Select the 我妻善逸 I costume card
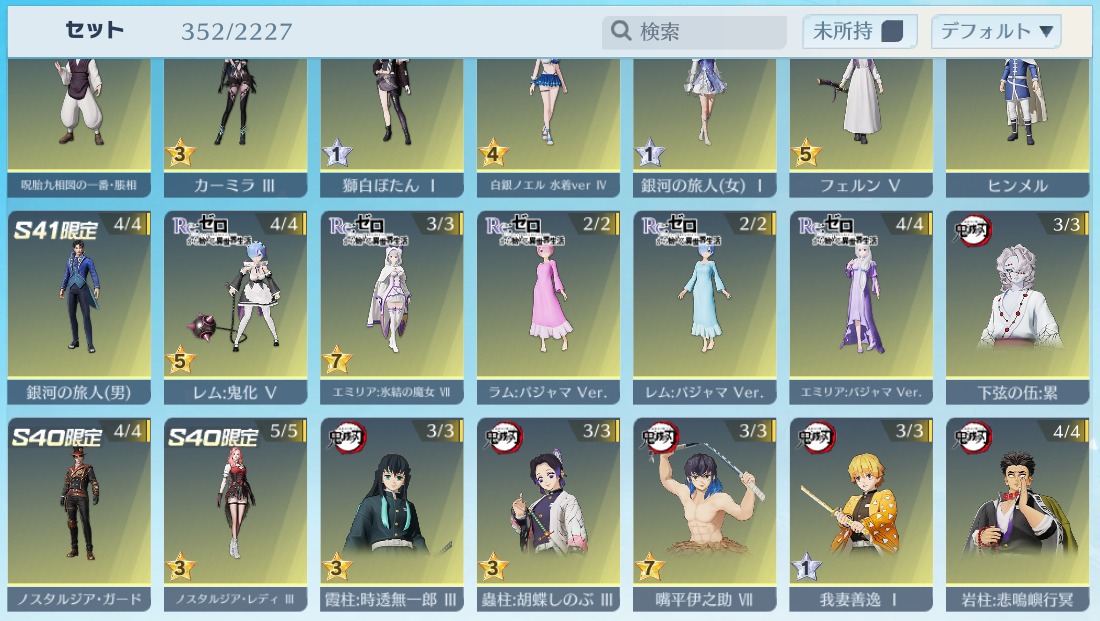The width and height of the screenshot is (1100, 621). tap(861, 512)
